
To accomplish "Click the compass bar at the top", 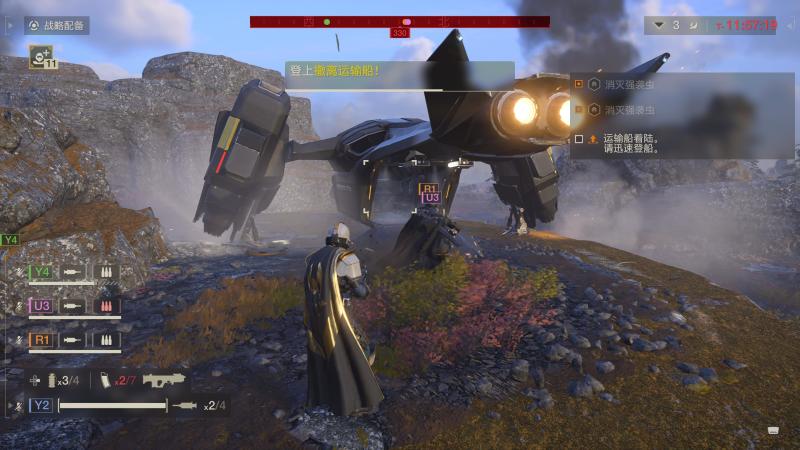I will point(400,21).
